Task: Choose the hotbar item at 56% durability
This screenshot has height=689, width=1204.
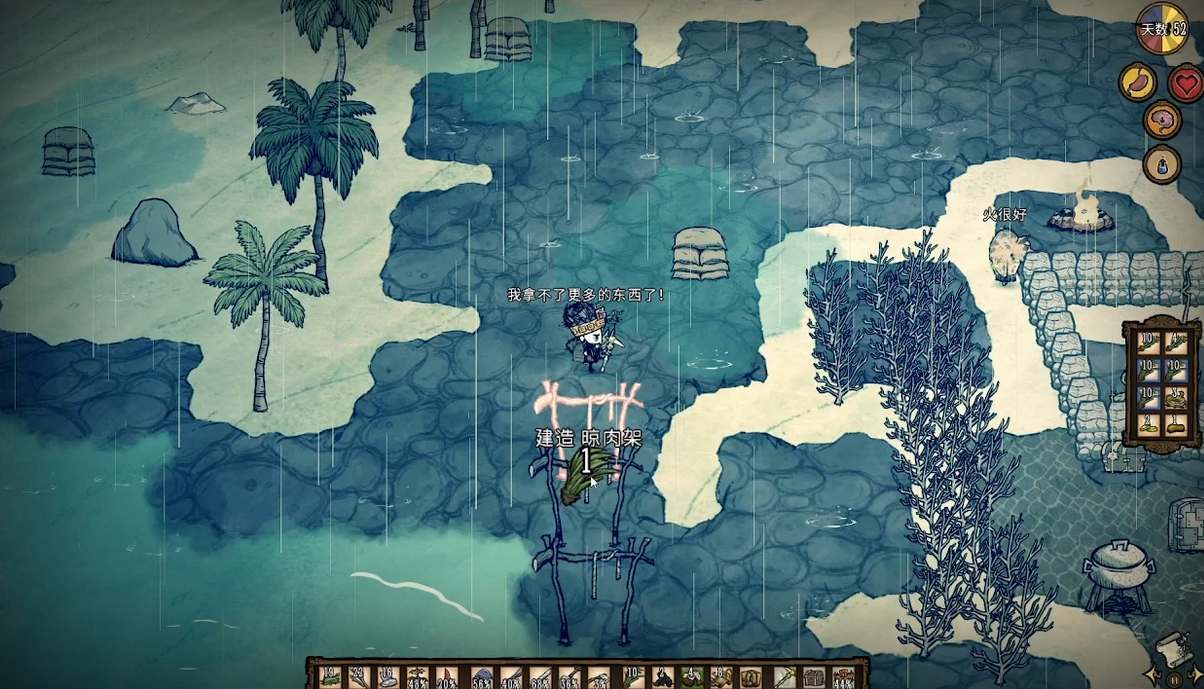Action: 481,677
